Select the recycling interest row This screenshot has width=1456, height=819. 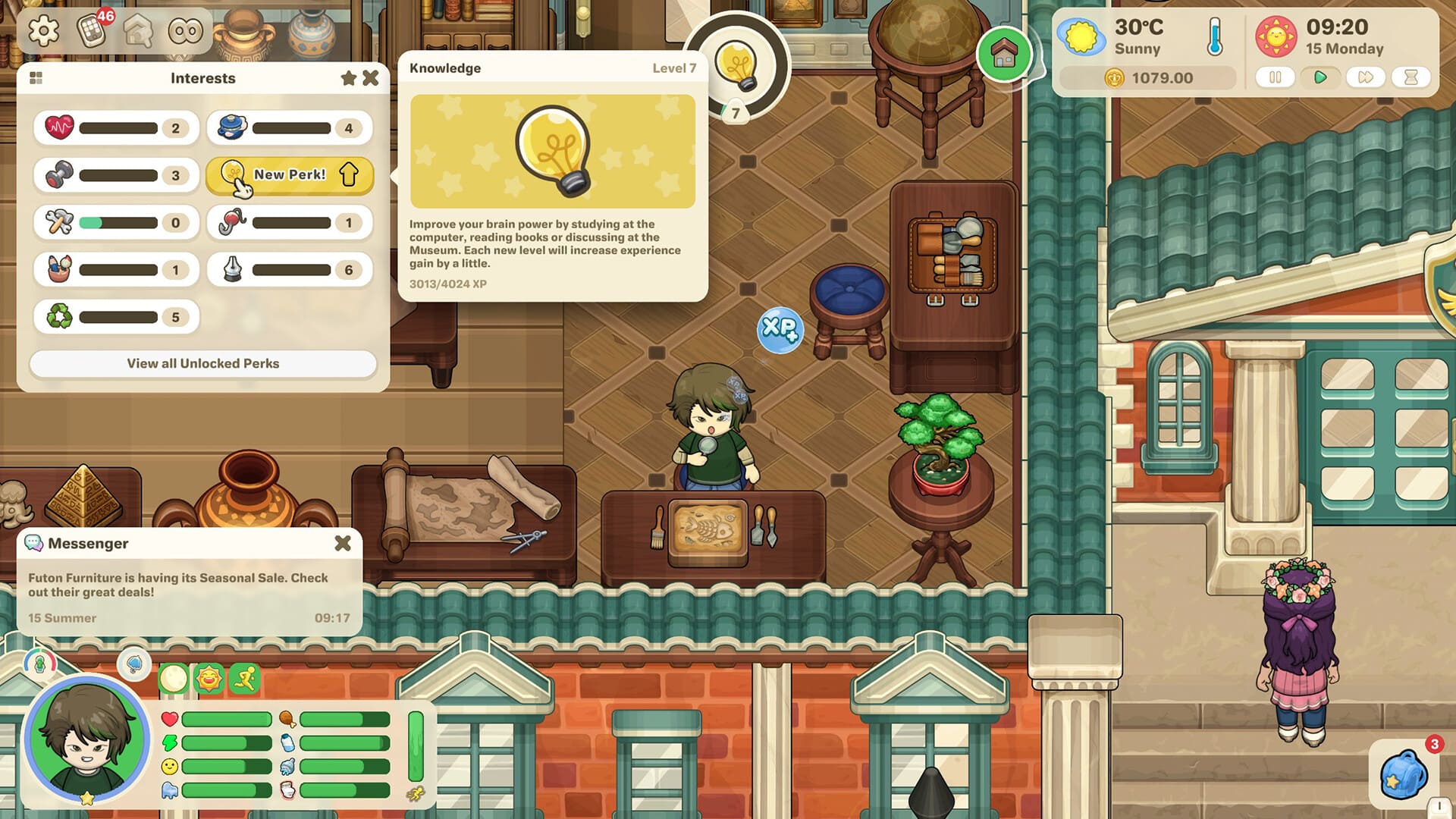[x=116, y=317]
